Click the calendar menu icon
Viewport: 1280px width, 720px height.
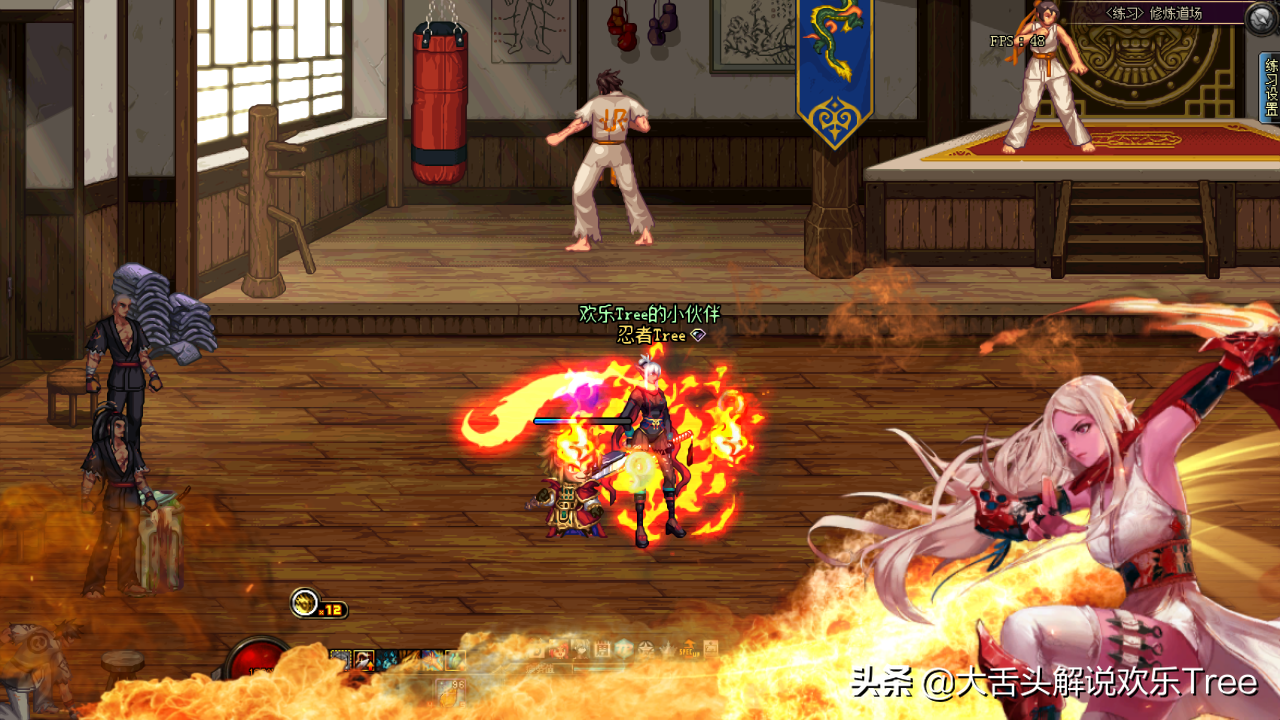tap(602, 650)
